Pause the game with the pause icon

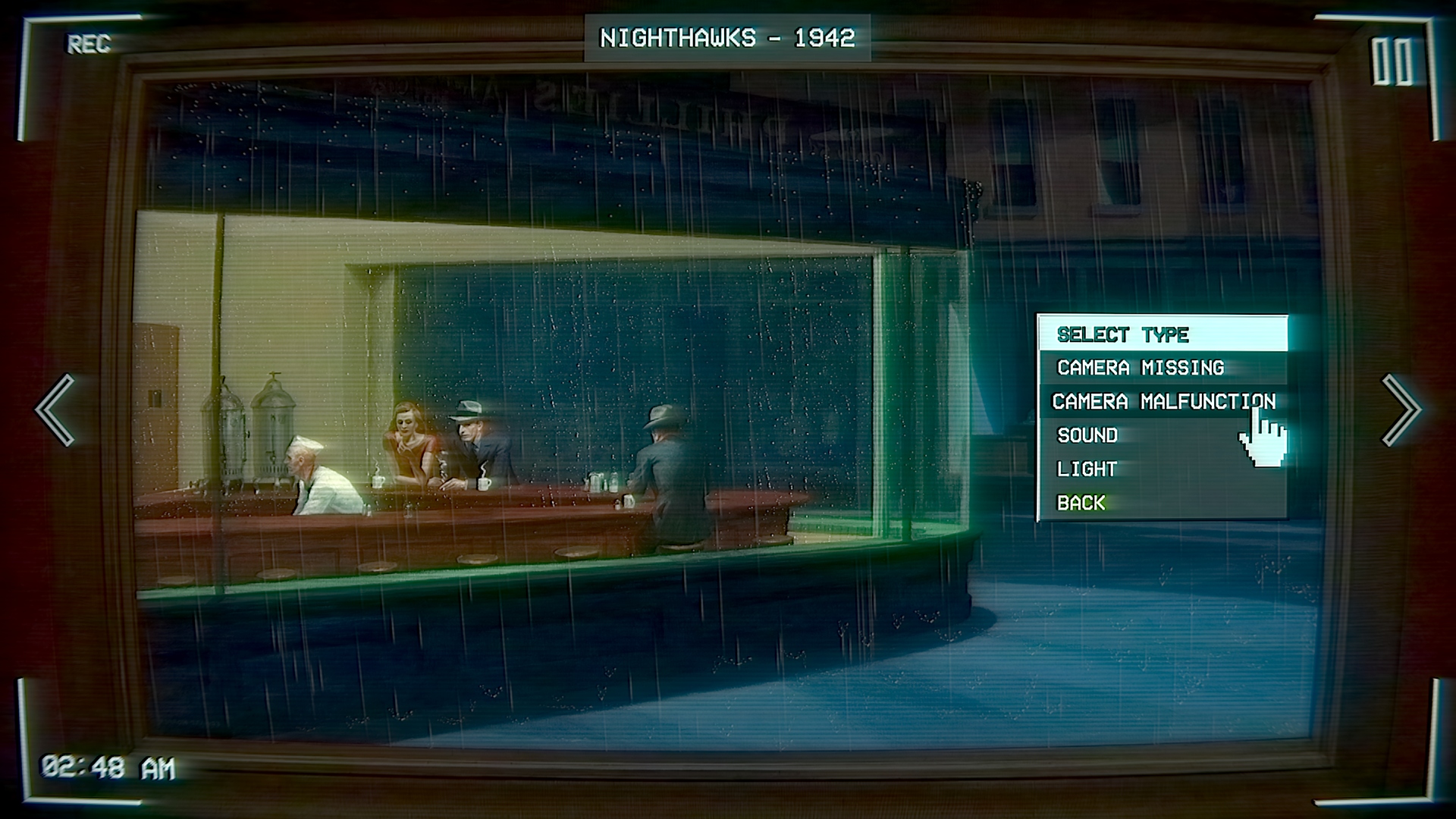tap(1392, 62)
